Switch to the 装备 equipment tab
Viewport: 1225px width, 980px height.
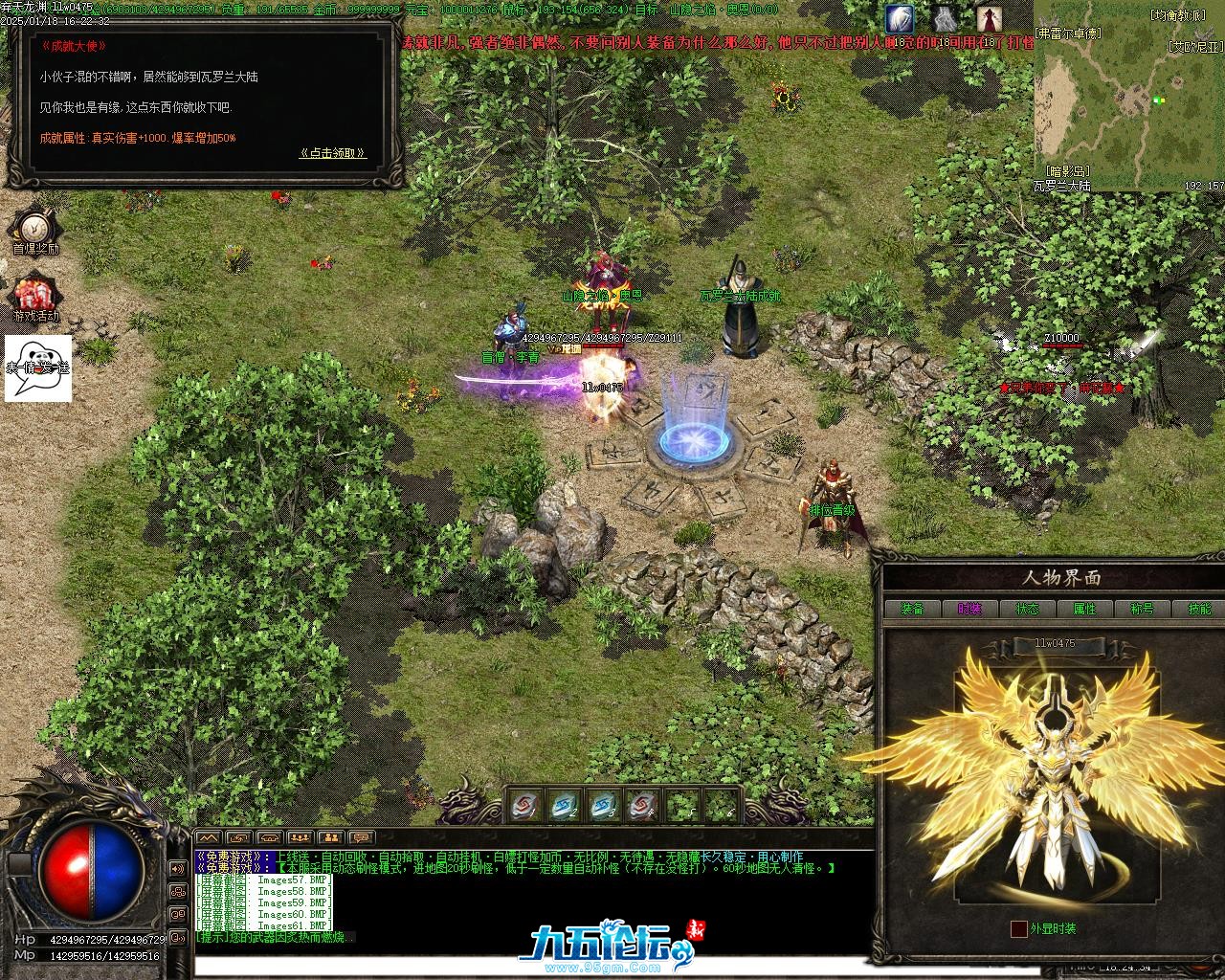coord(912,609)
